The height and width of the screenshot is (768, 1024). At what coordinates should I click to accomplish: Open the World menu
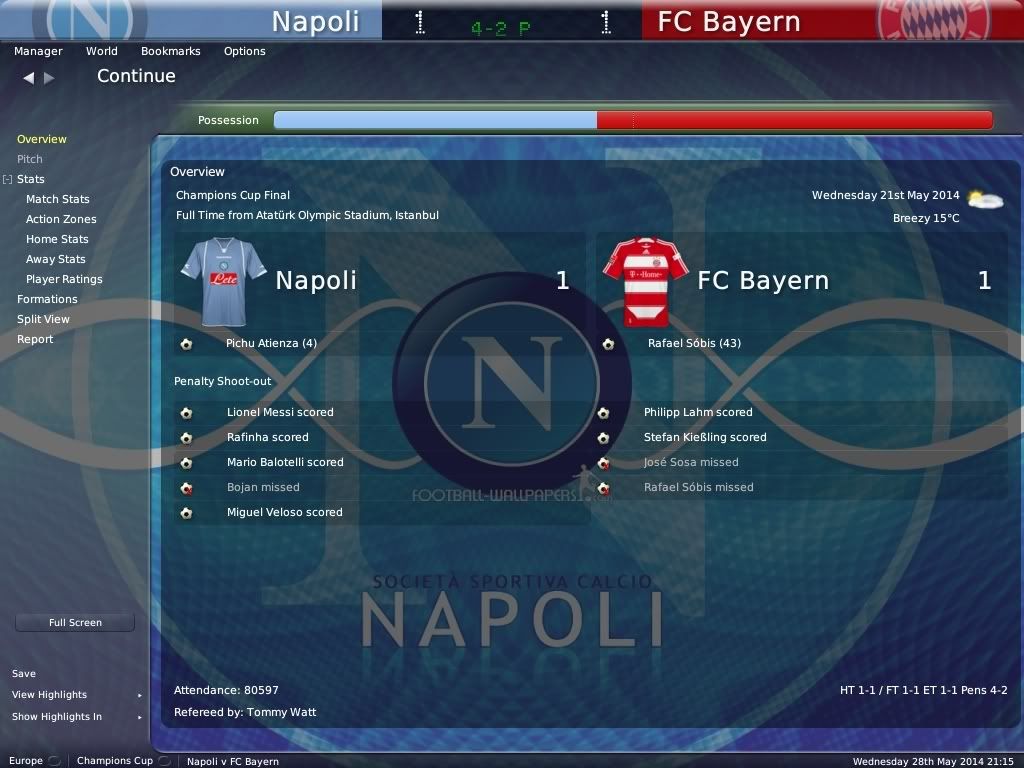pyautogui.click(x=101, y=51)
